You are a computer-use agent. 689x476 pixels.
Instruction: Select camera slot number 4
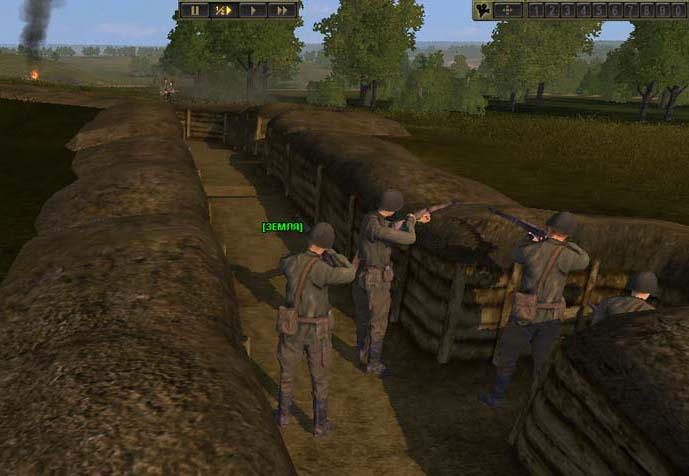[581, 10]
